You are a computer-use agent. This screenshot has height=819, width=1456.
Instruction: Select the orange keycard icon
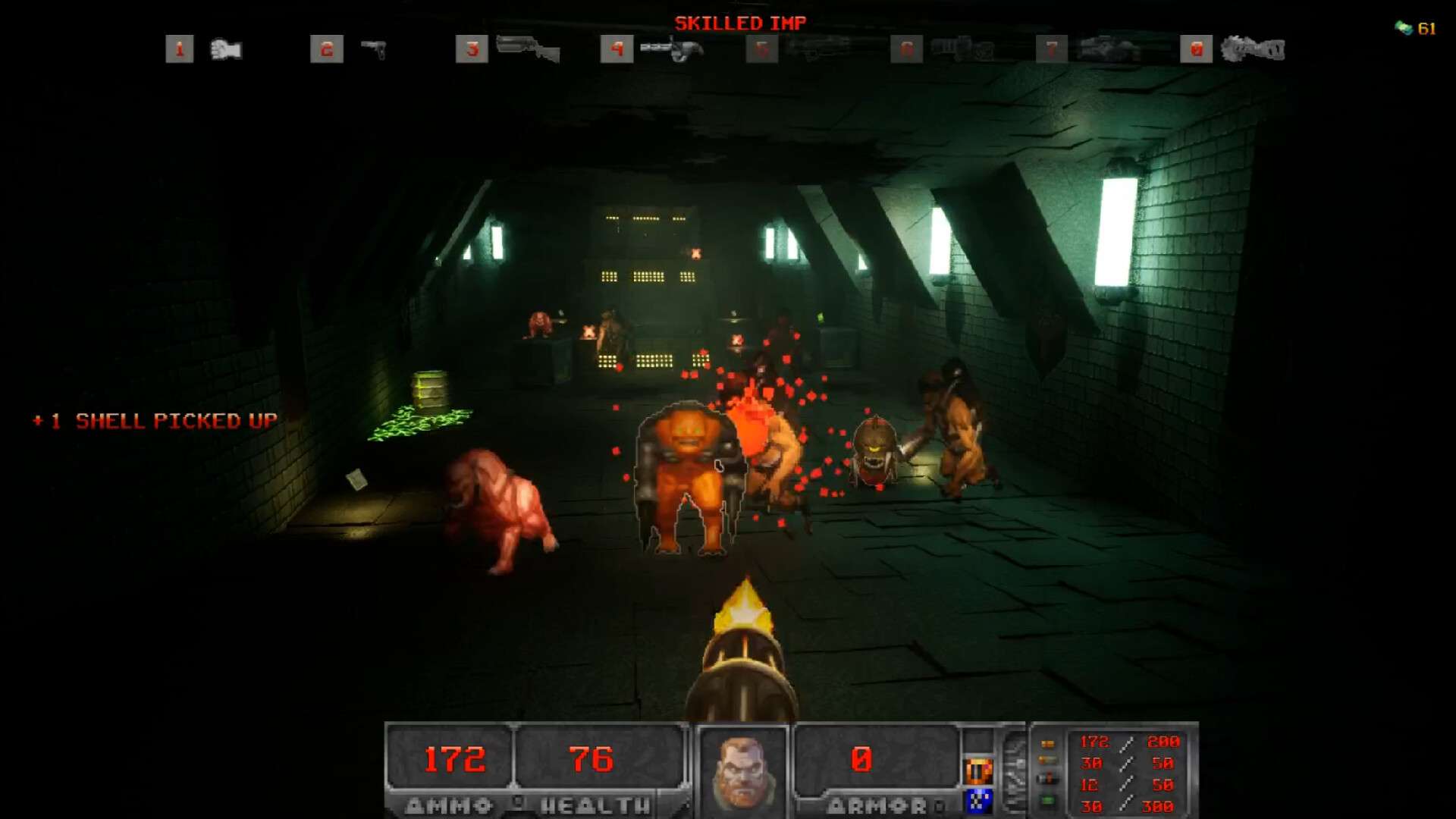(x=978, y=770)
